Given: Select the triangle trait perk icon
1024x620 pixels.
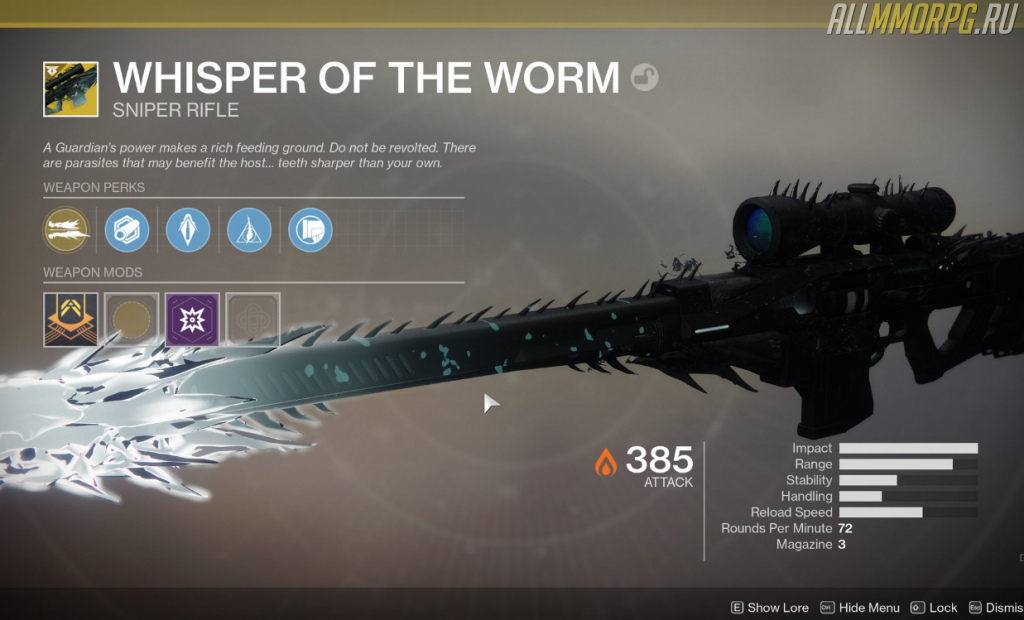Looking at the screenshot, I should (249, 230).
